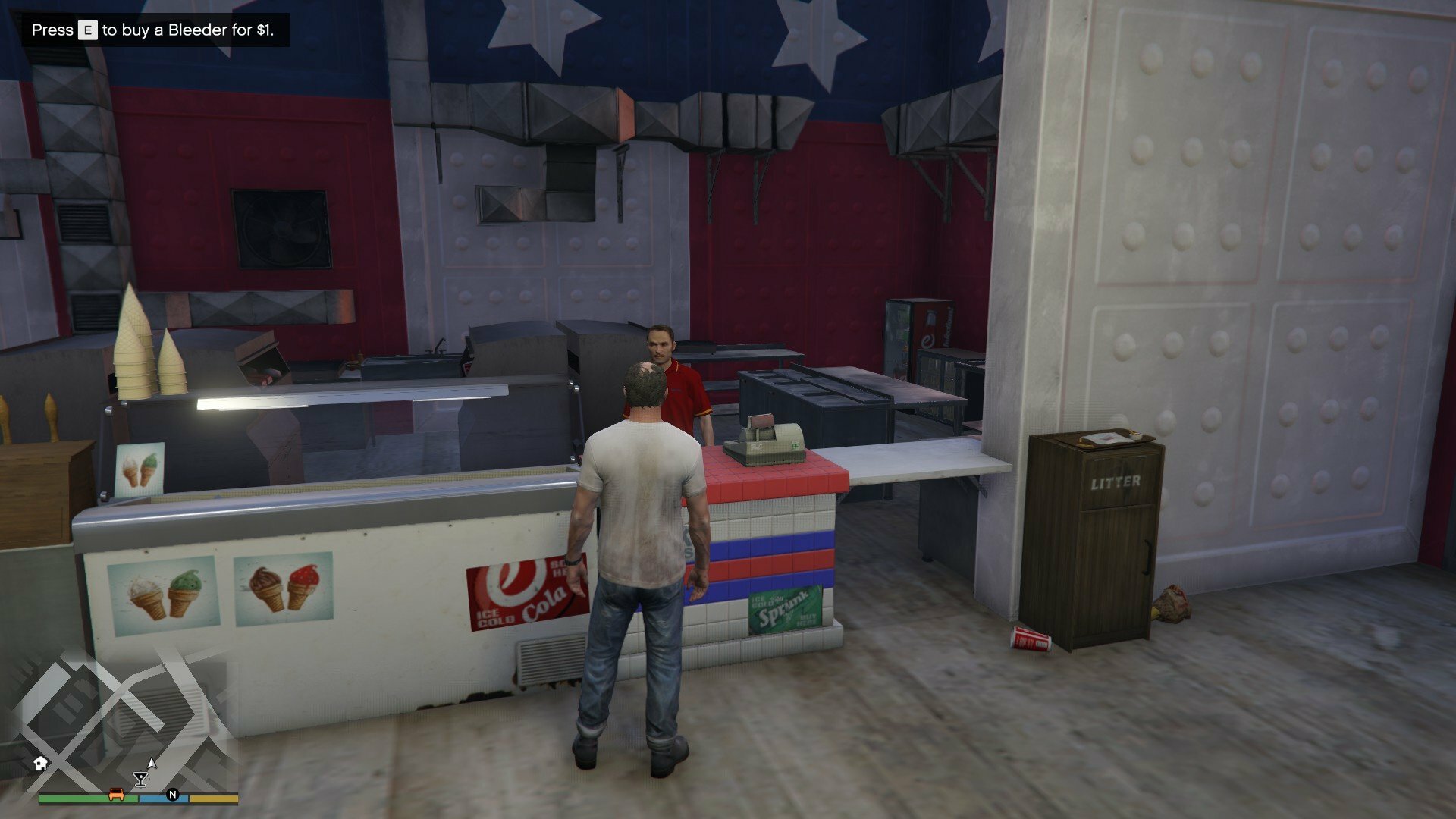The width and height of the screenshot is (1456, 819).
Task: Click the north compass N indicator
Action: 173,795
